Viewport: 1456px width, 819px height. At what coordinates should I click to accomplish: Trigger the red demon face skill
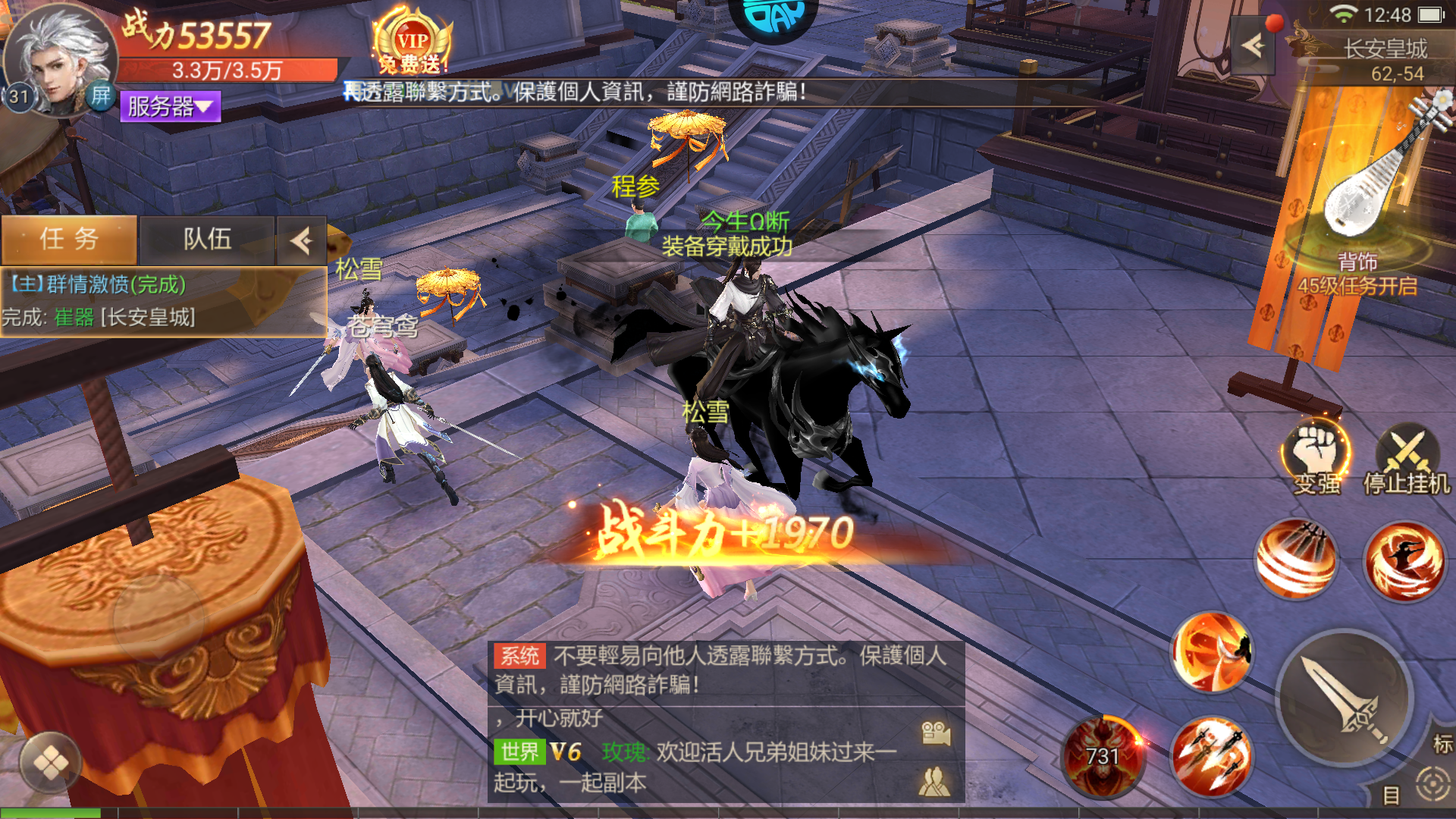1103,755
